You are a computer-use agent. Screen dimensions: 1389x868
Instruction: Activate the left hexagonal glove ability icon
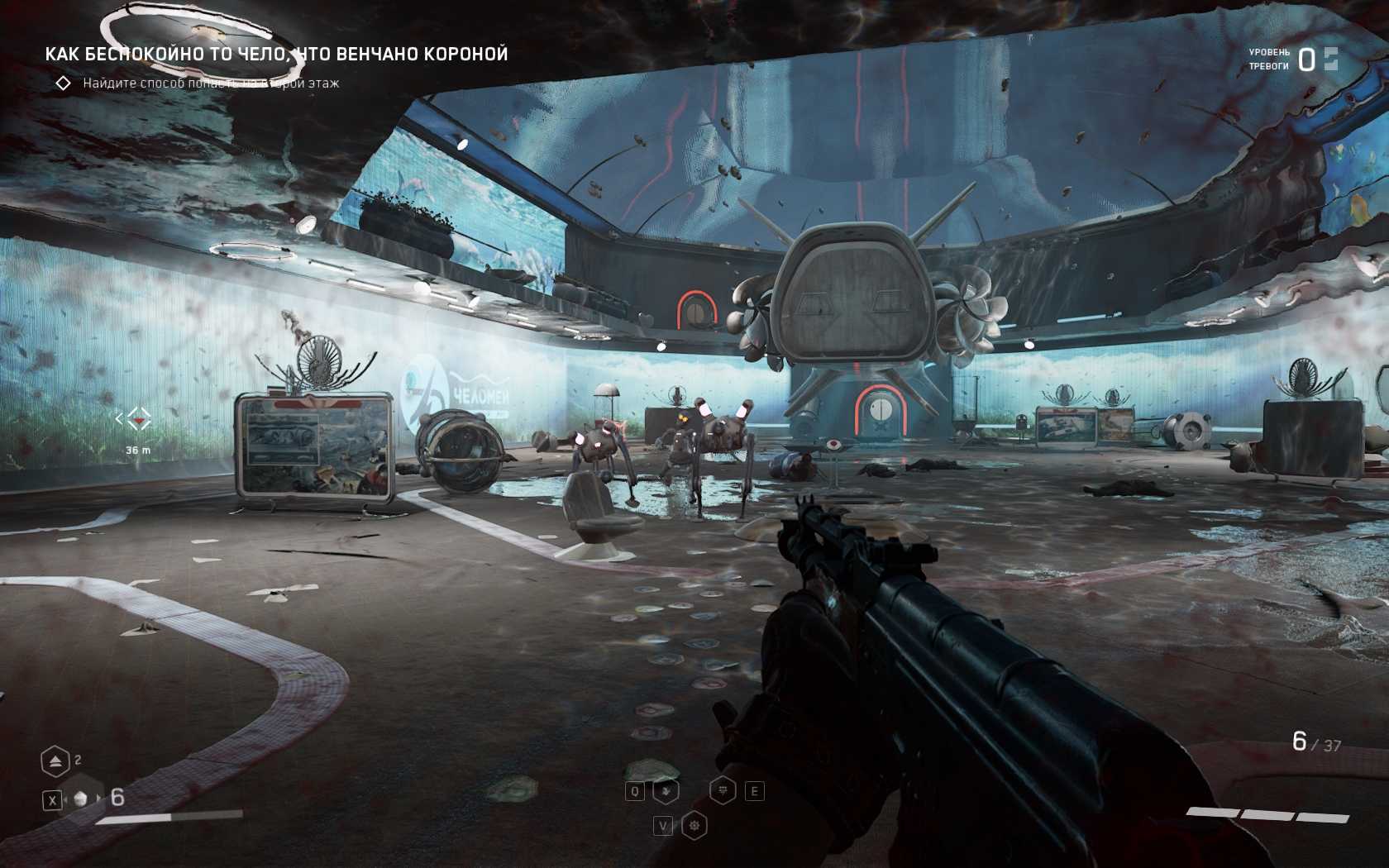pos(666,791)
